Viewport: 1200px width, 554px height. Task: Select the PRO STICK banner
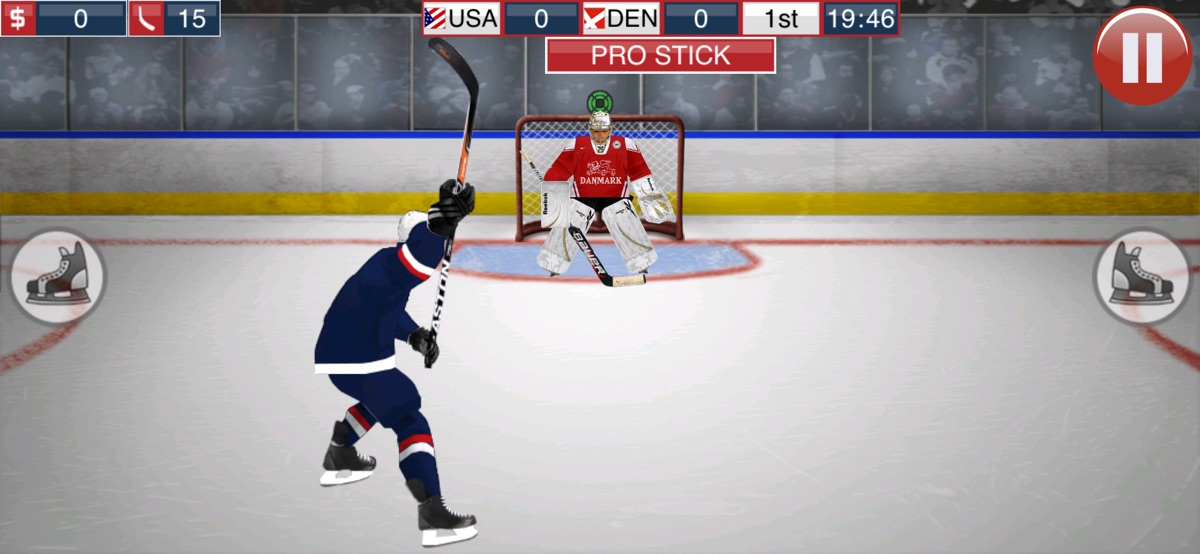(x=660, y=56)
